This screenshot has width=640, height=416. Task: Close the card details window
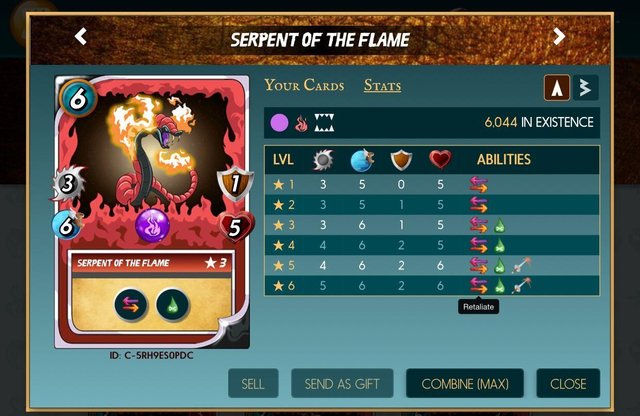568,384
